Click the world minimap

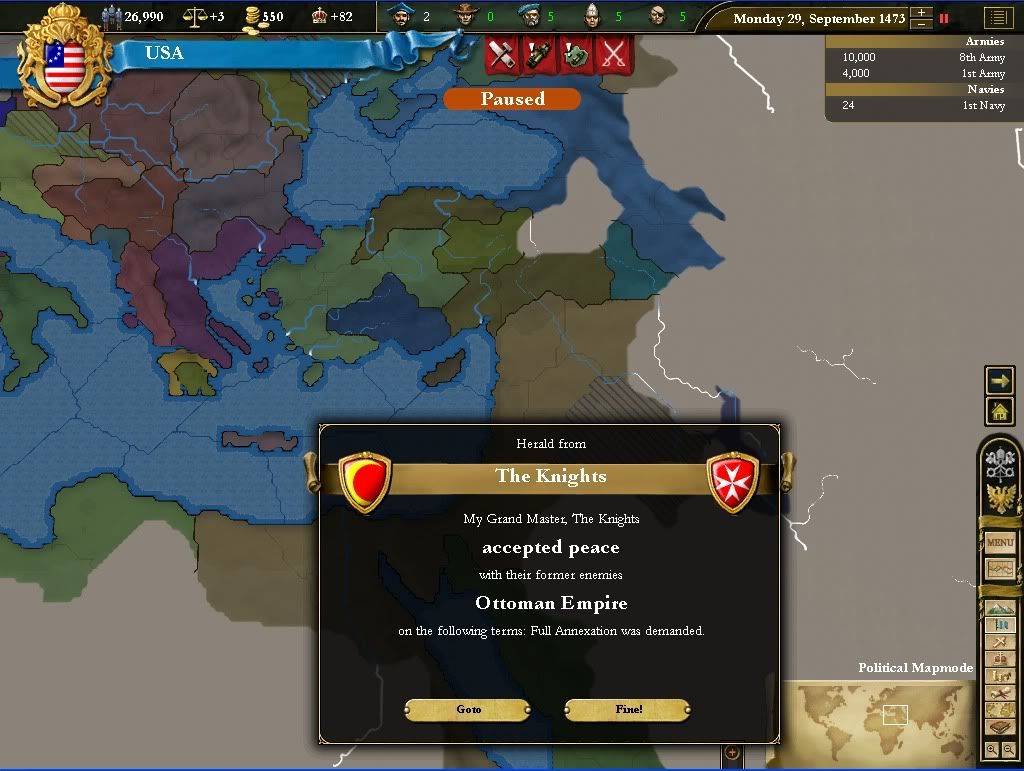click(x=880, y=720)
